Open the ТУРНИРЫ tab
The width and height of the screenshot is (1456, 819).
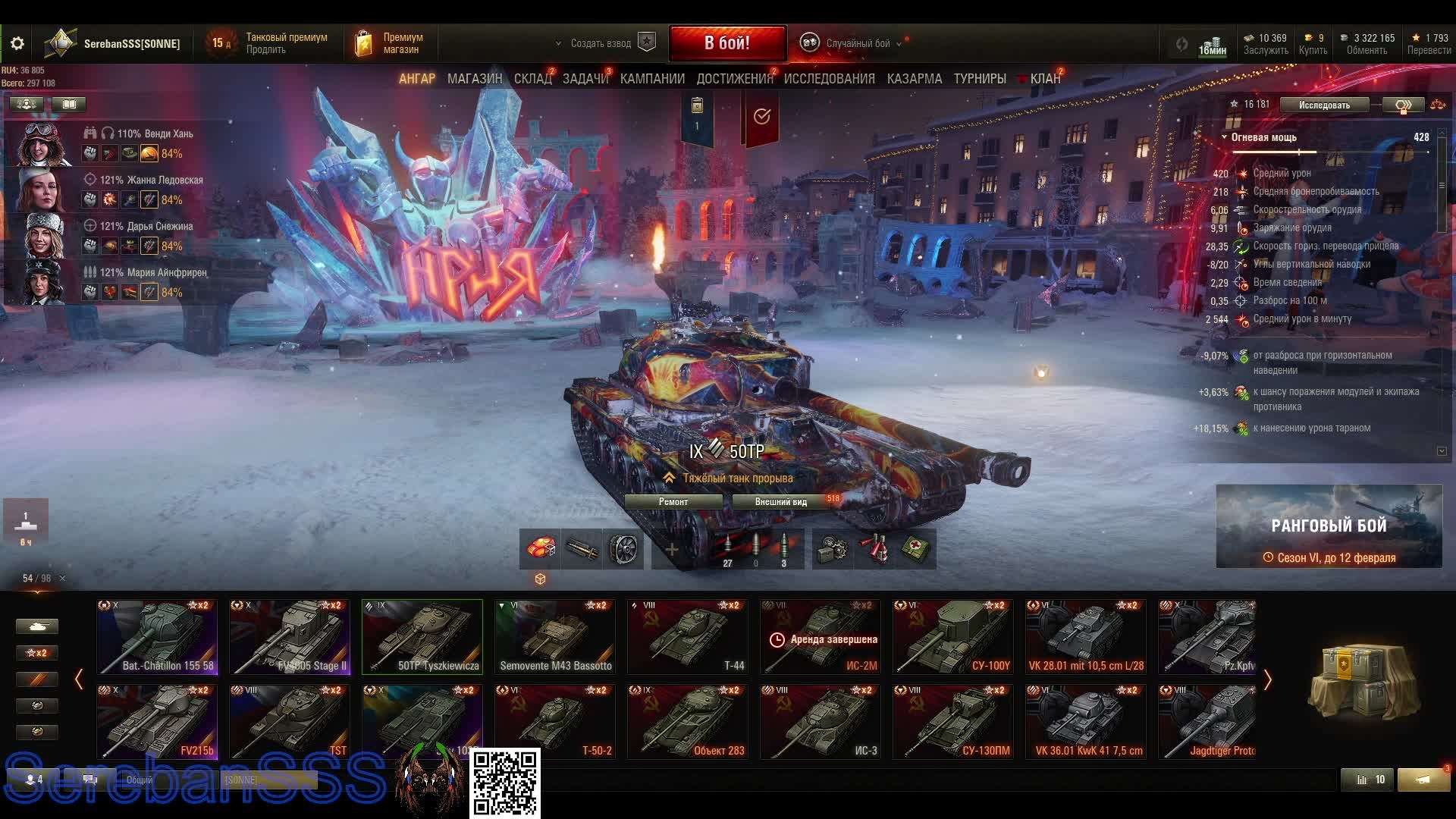(979, 79)
